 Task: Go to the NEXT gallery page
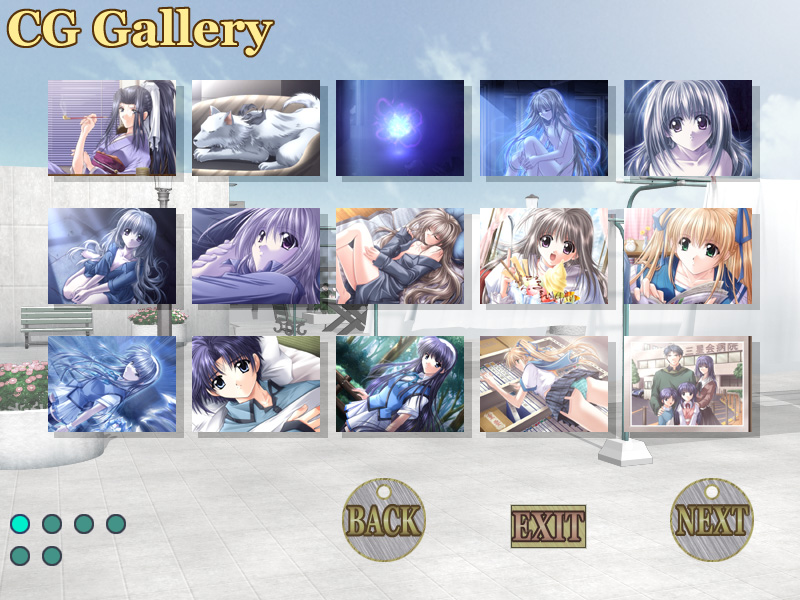pyautogui.click(x=711, y=520)
